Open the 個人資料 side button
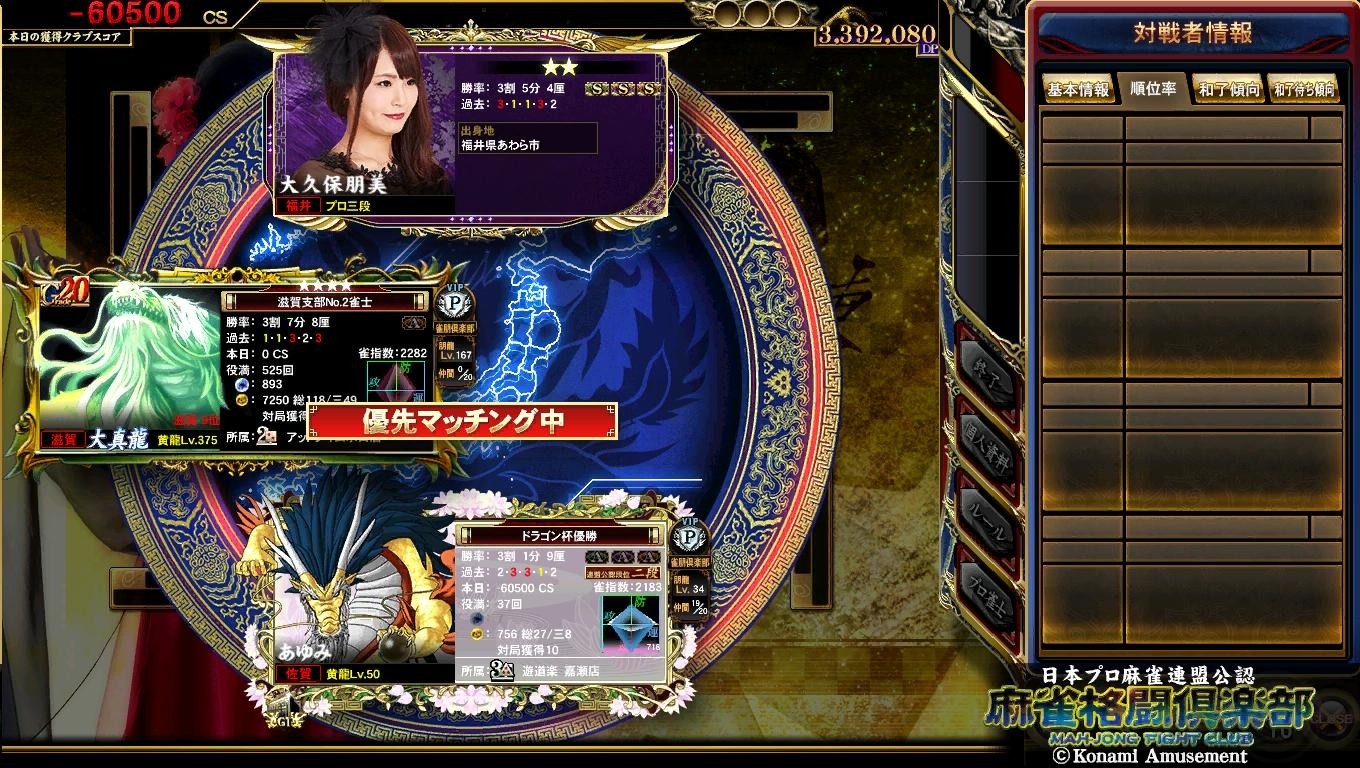This screenshot has width=1360, height=768. [986, 448]
